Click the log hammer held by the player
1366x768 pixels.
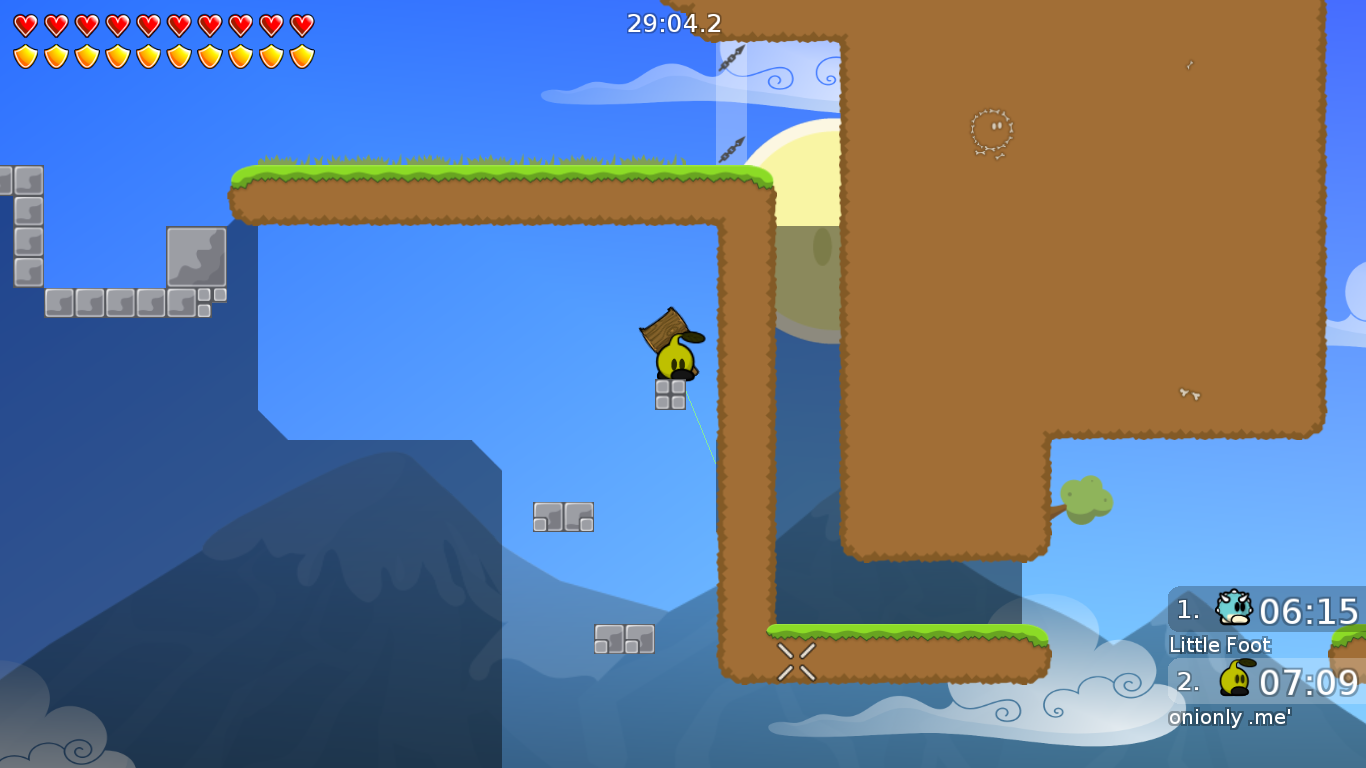point(662,330)
